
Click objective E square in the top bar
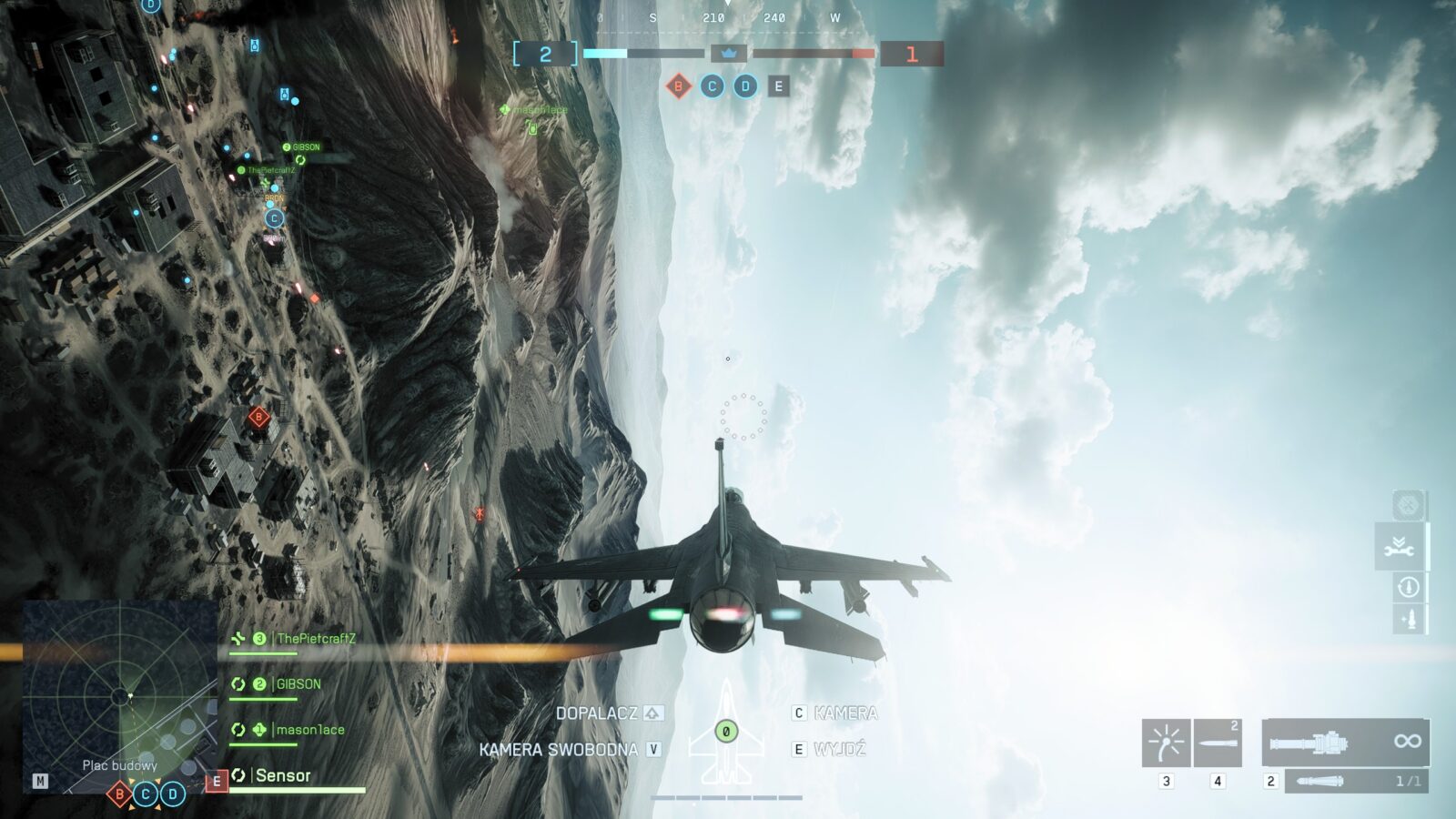coord(778,86)
